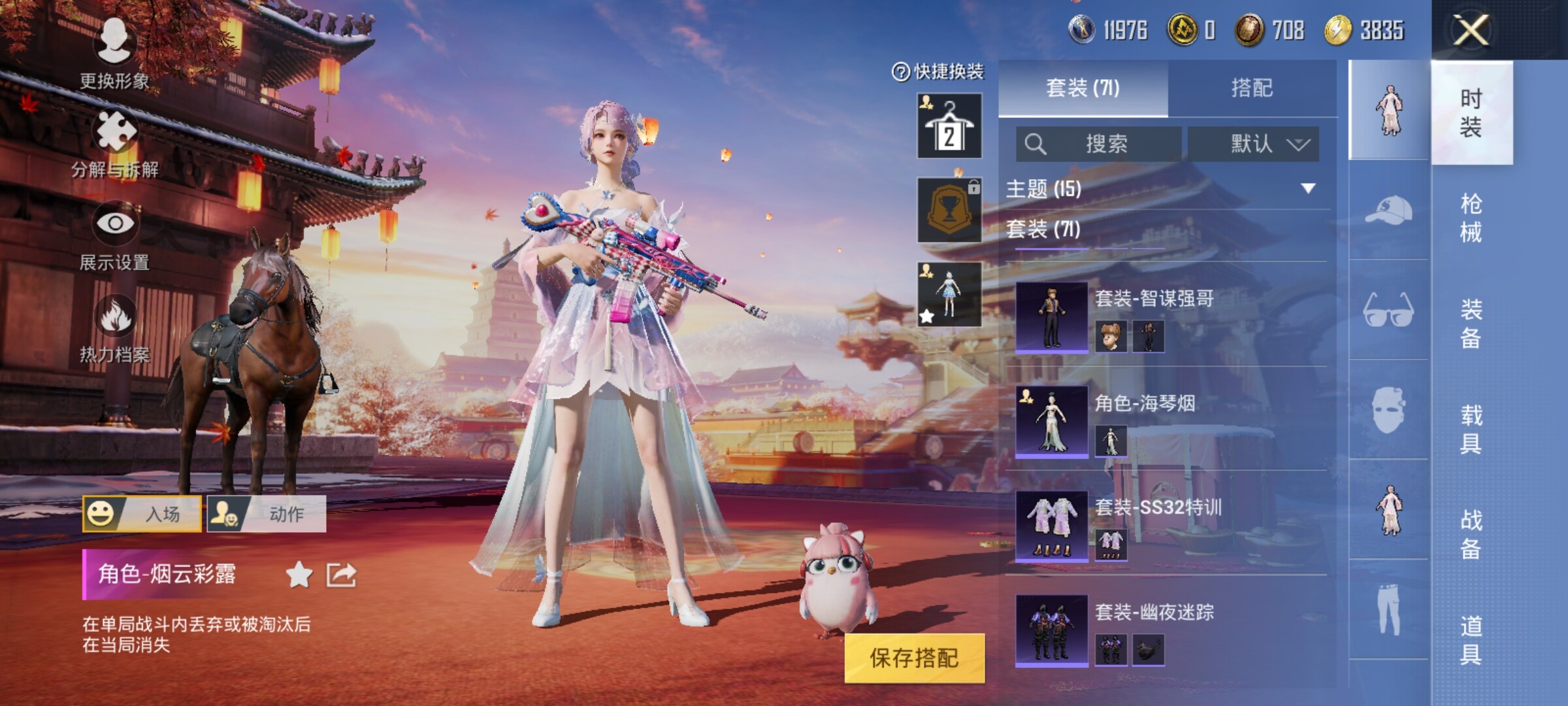Close the wardrobe screen with the X

[1470, 30]
